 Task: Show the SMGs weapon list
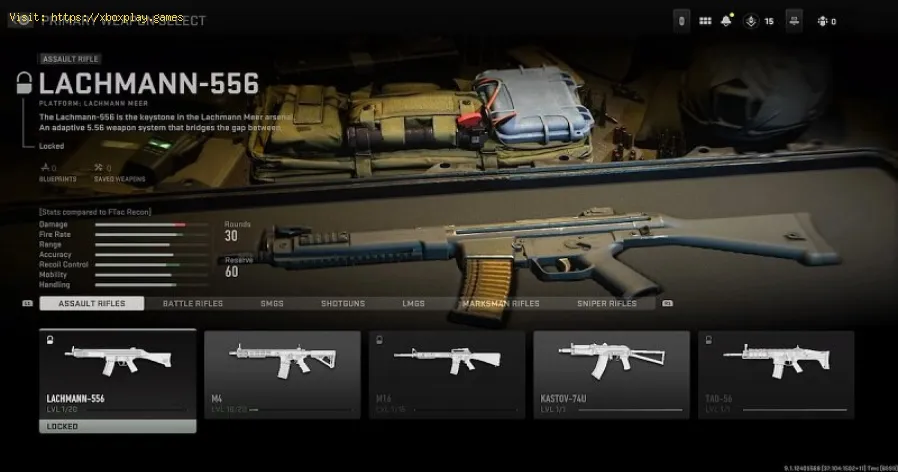pos(272,303)
